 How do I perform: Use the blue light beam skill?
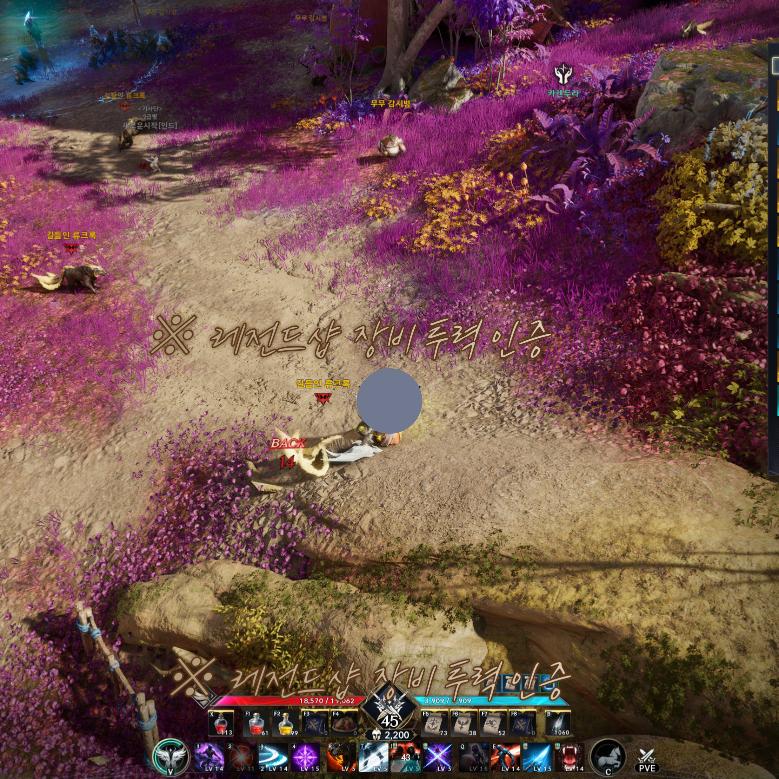tap(538, 756)
